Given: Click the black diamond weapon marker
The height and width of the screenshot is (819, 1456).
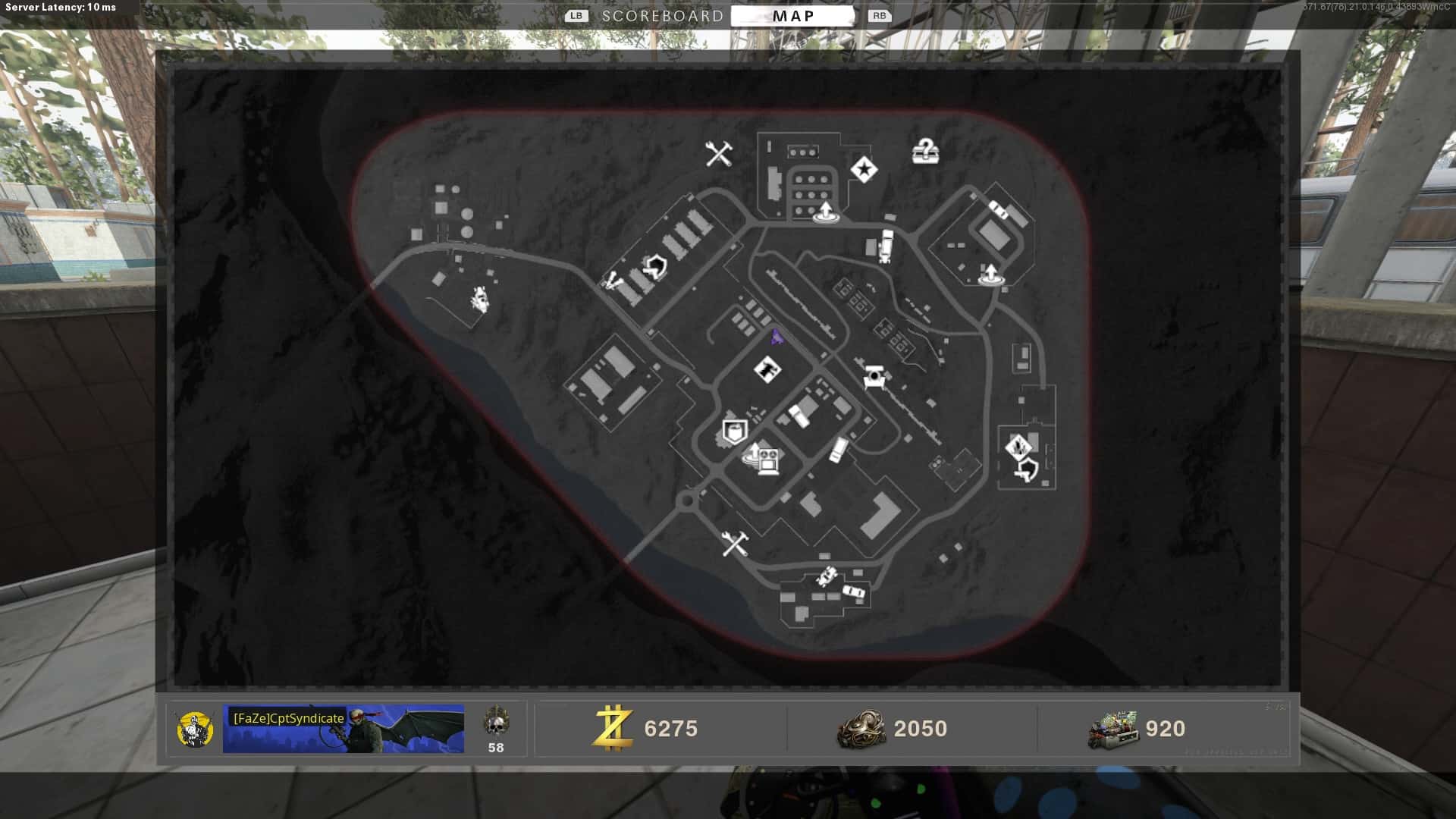Looking at the screenshot, I should [x=767, y=370].
